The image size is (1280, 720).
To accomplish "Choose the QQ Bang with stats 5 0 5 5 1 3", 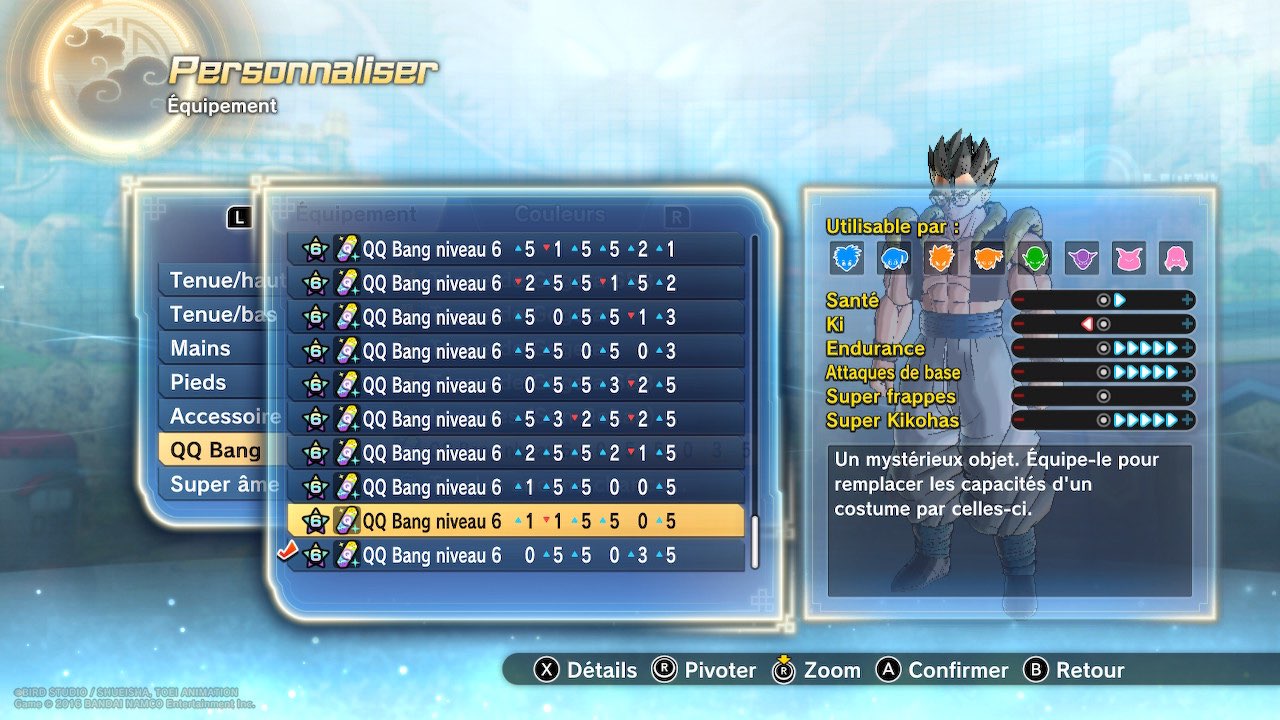I will (515, 318).
